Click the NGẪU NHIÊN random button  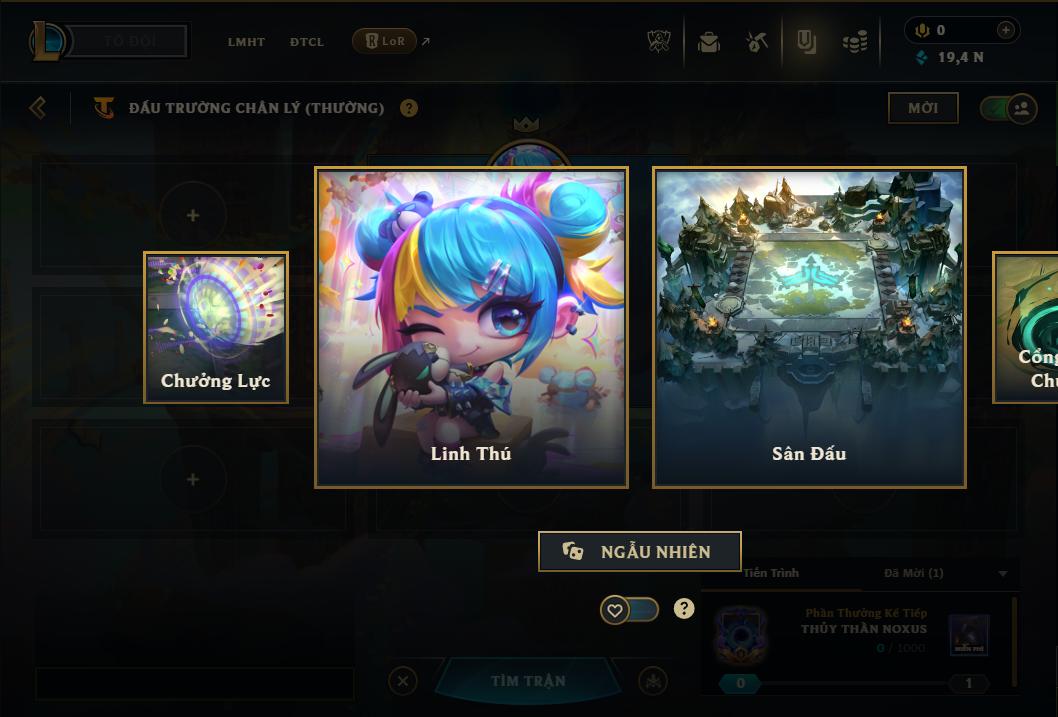click(639, 551)
